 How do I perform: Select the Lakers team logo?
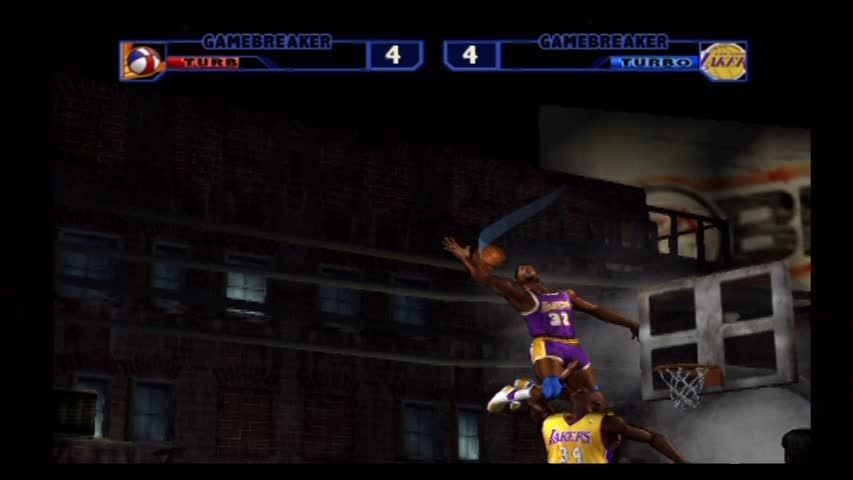click(x=722, y=61)
